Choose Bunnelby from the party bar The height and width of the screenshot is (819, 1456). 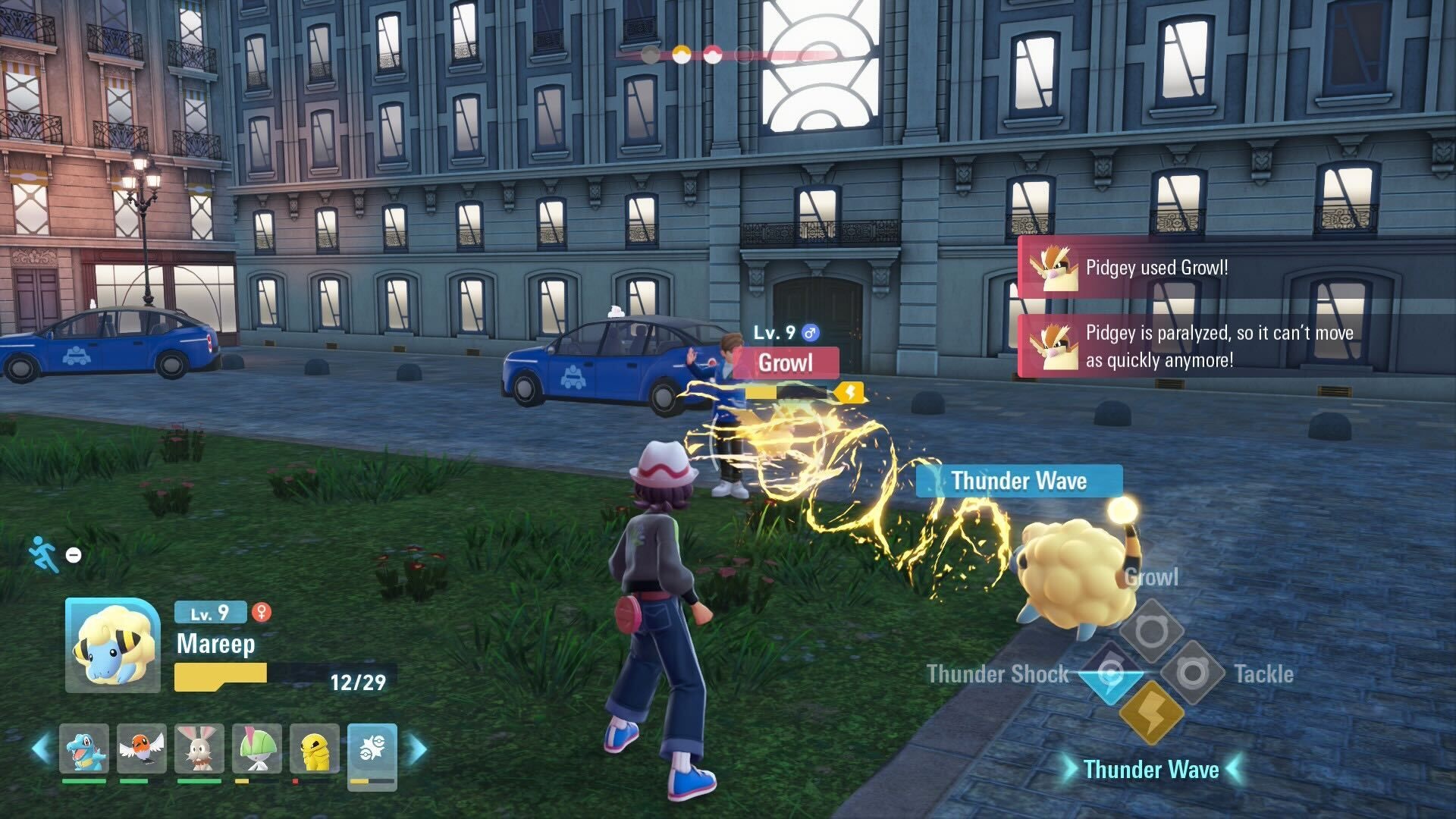(199, 748)
